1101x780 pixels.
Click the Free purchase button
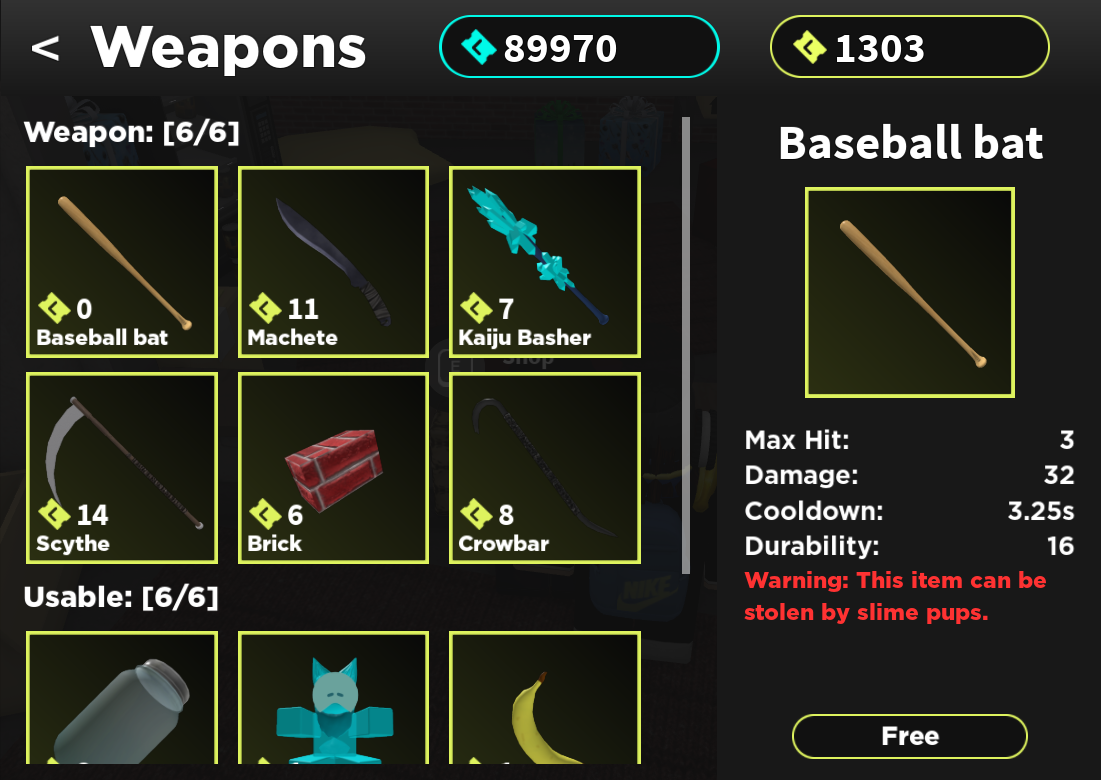[909, 737]
